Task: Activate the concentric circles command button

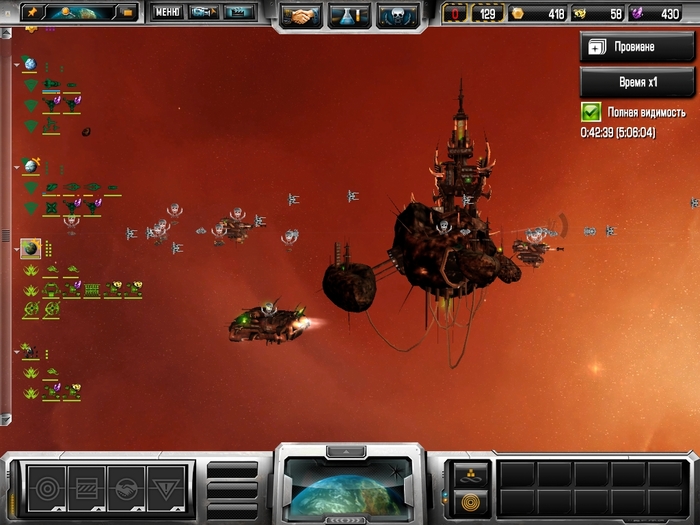Action: 47,487
